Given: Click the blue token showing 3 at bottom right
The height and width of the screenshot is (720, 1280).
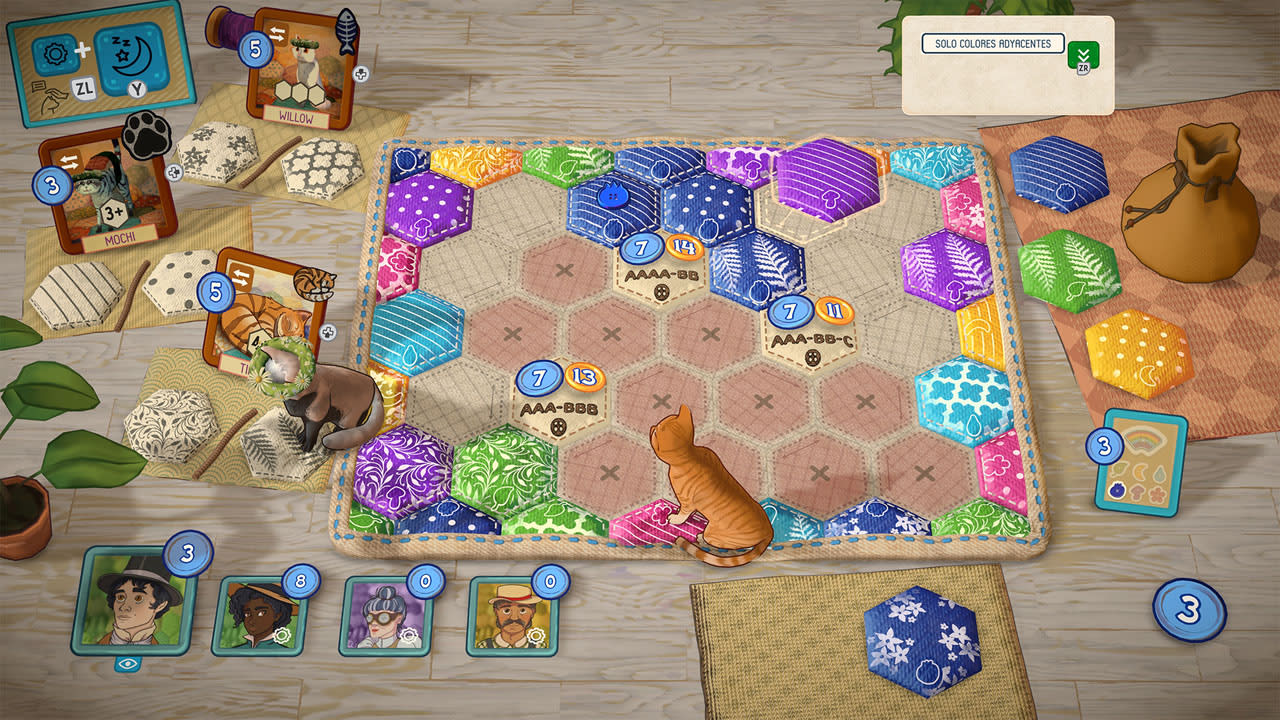Looking at the screenshot, I should [1188, 606].
